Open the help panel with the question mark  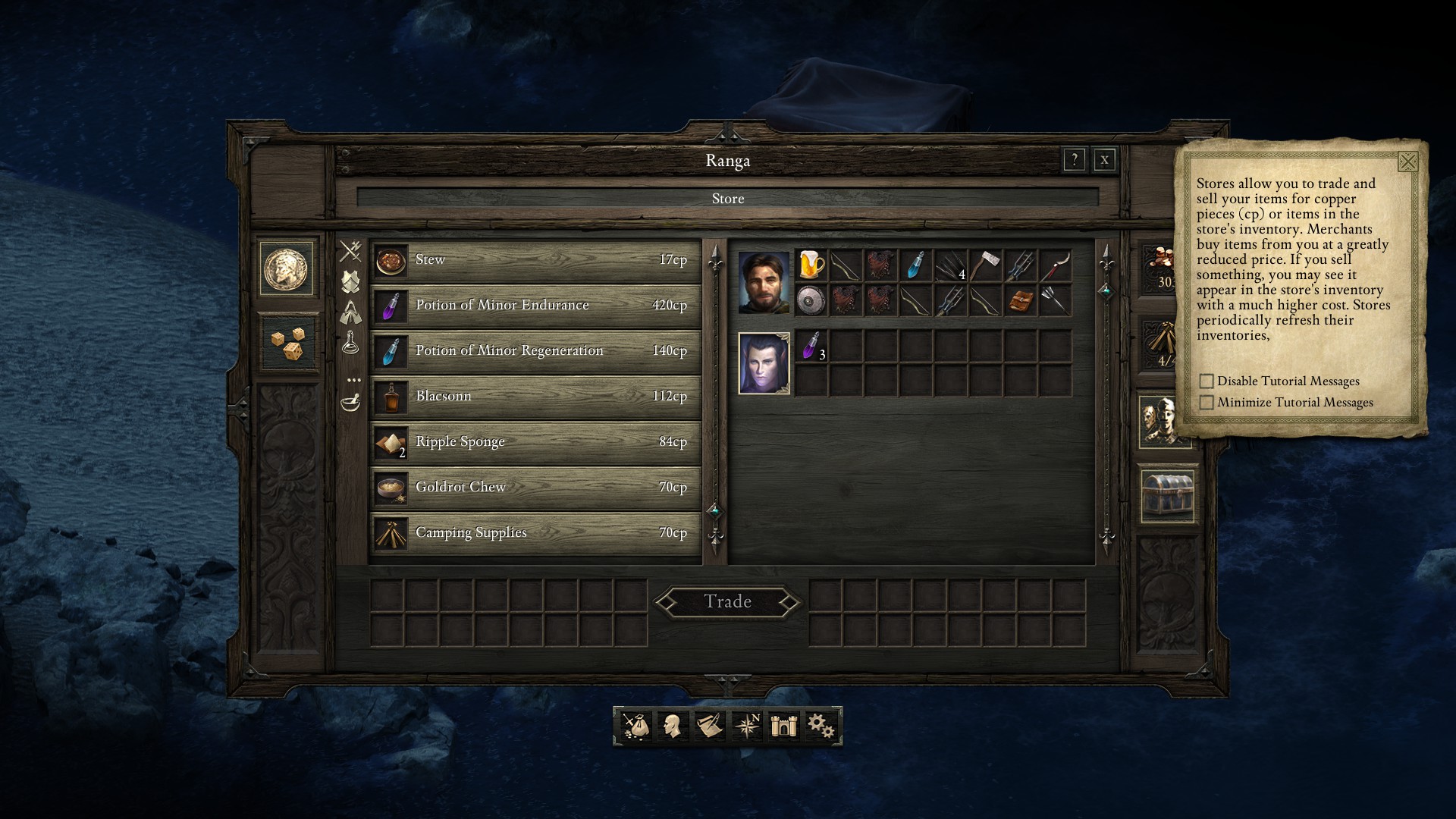tap(1075, 160)
